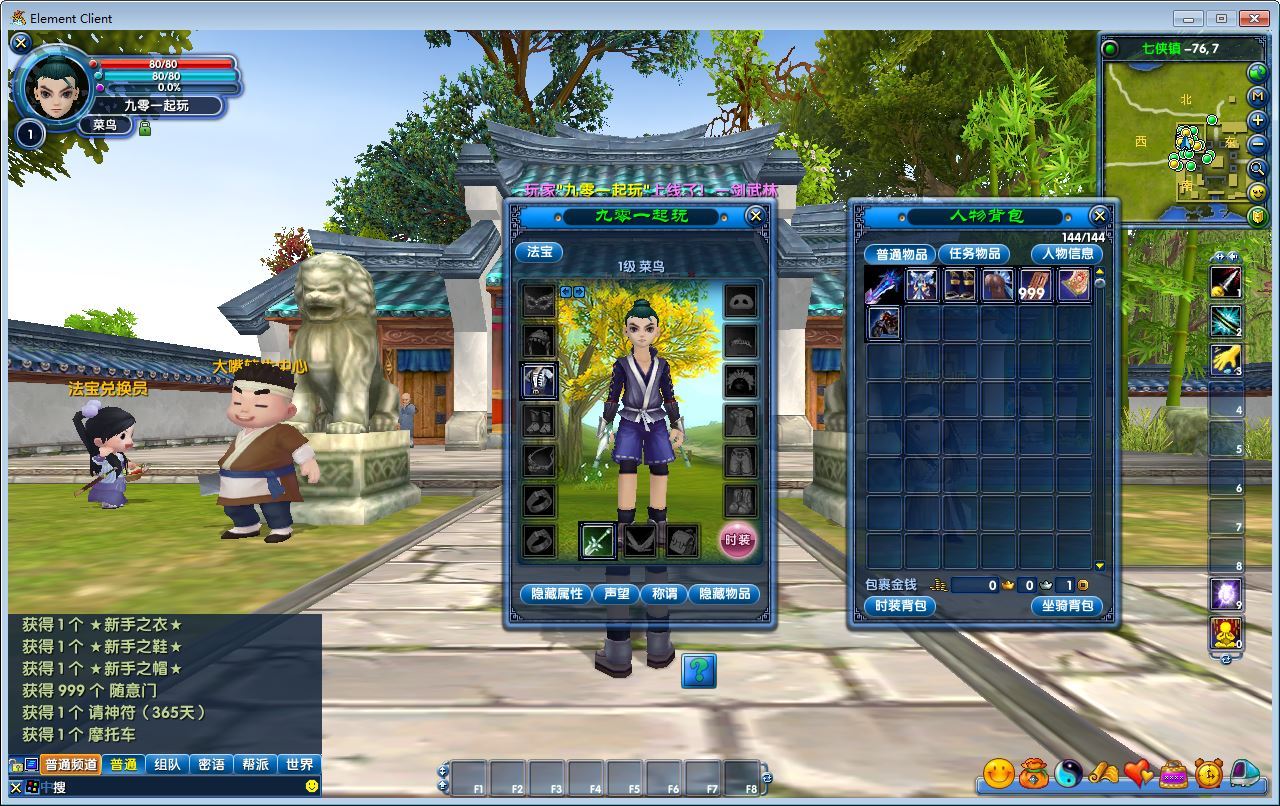Open the 人物信息 tab
This screenshot has height=806, width=1280.
(x=1067, y=254)
